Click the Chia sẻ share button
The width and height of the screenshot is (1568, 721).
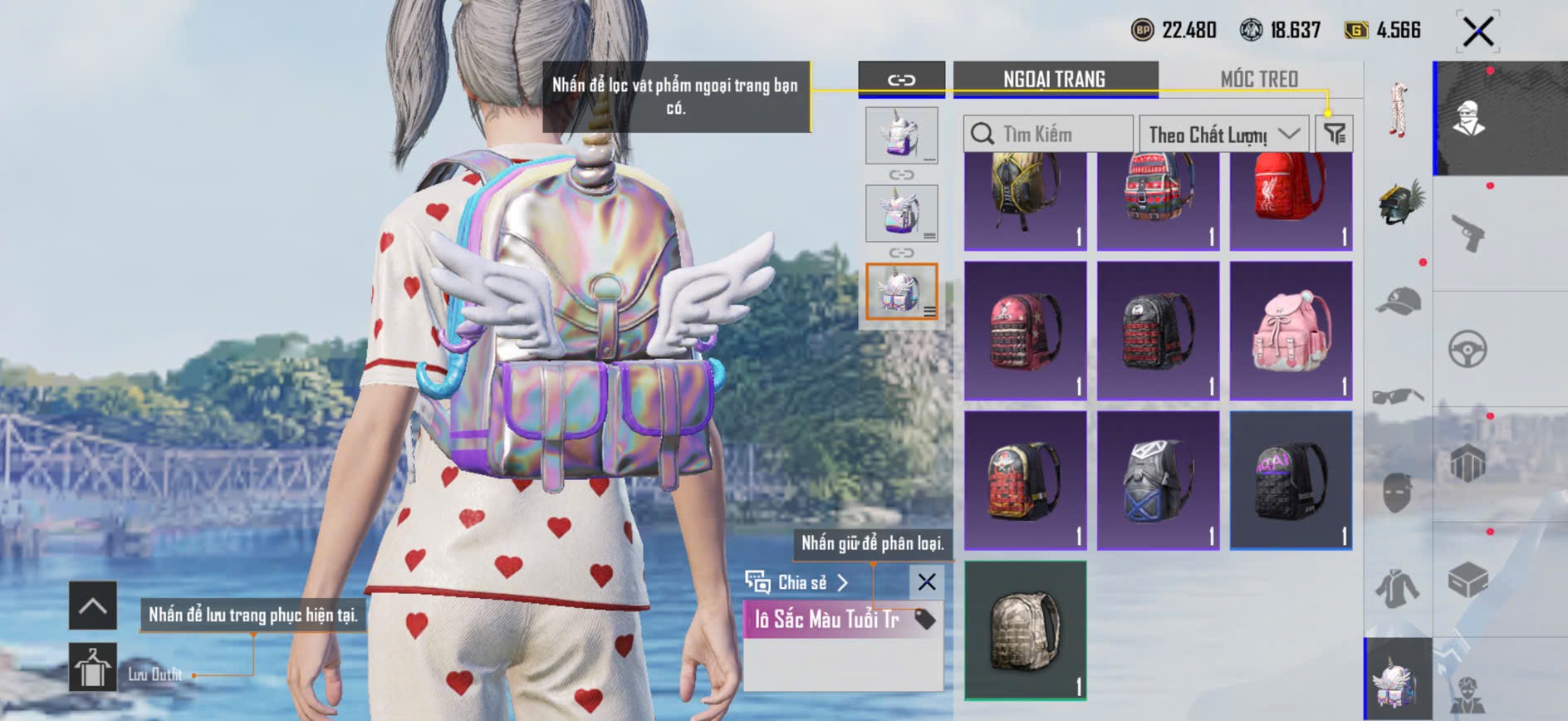[x=797, y=582]
